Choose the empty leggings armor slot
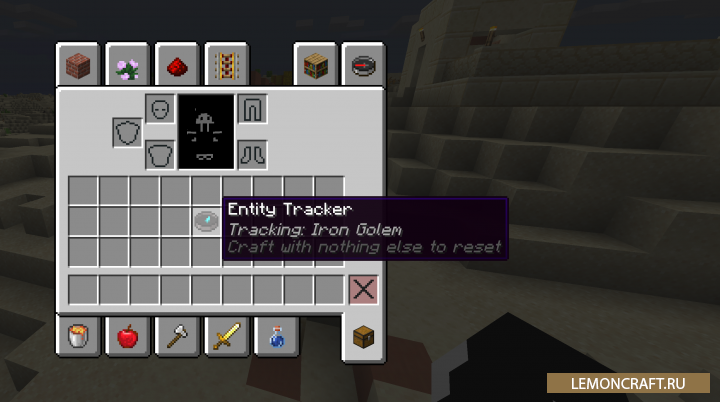The width and height of the screenshot is (720, 402). (252, 108)
